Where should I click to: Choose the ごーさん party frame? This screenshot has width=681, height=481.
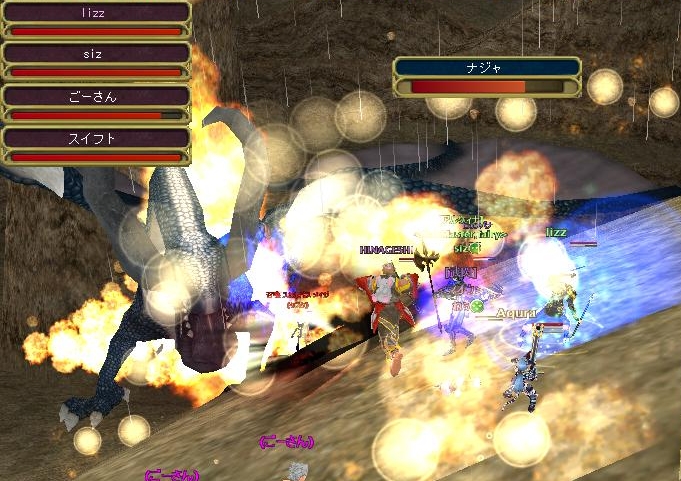(96, 104)
